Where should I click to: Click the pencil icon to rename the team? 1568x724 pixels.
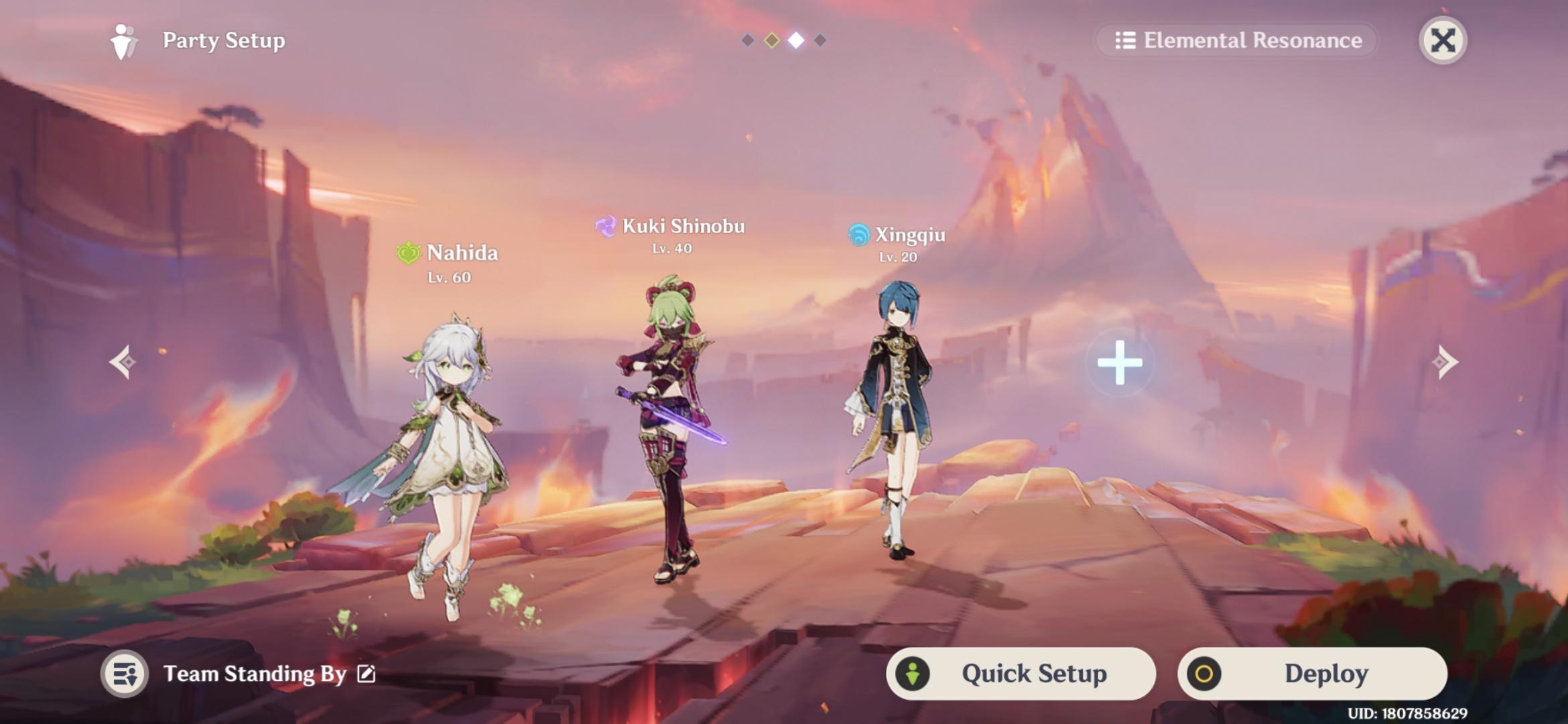366,674
